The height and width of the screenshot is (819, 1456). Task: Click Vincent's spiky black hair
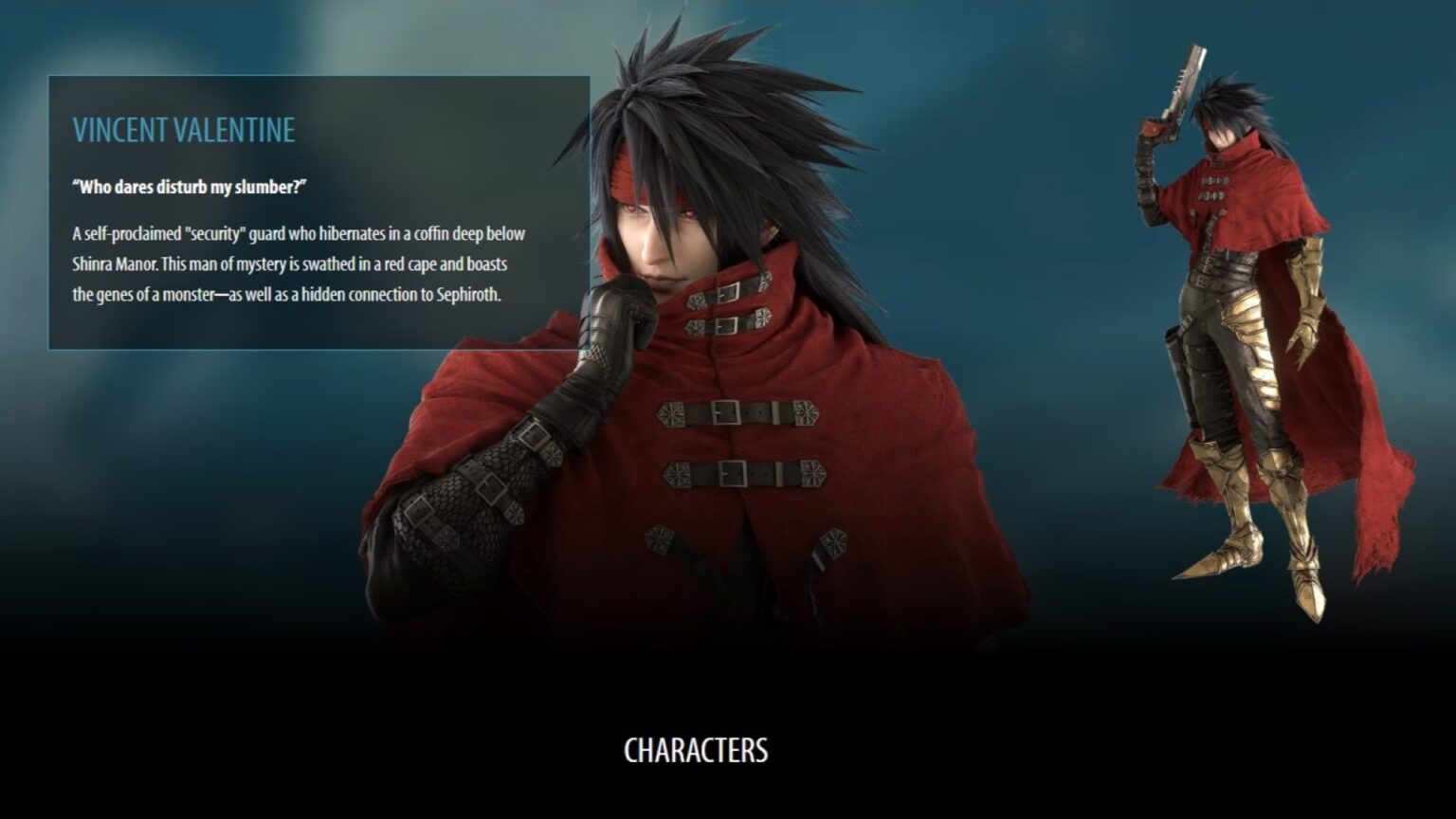click(720, 85)
